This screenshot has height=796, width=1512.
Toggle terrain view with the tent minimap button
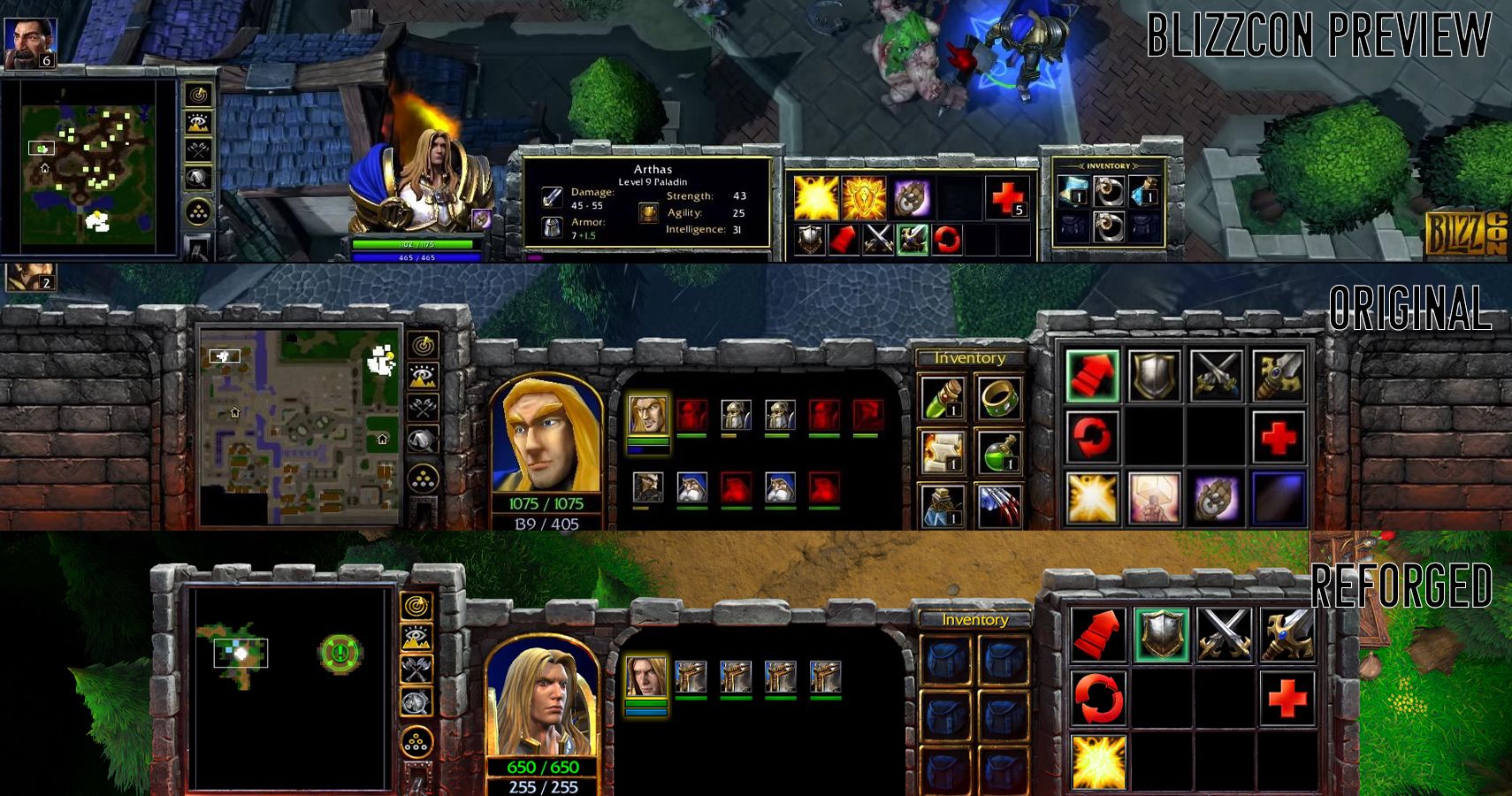pos(422,440)
